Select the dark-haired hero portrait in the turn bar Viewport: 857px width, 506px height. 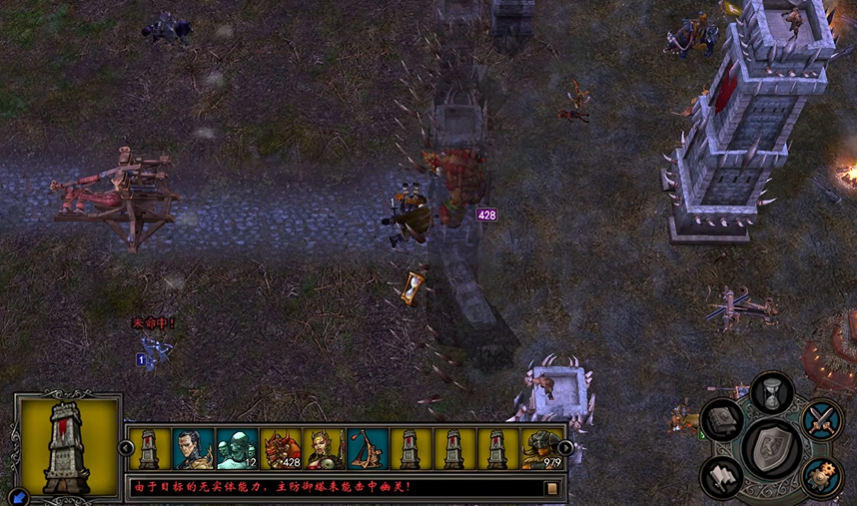pos(192,449)
